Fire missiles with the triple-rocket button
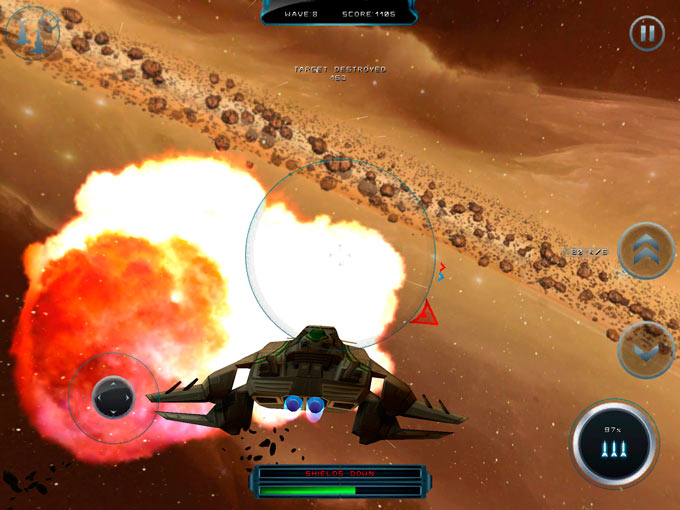The height and width of the screenshot is (510, 680). 614,444
